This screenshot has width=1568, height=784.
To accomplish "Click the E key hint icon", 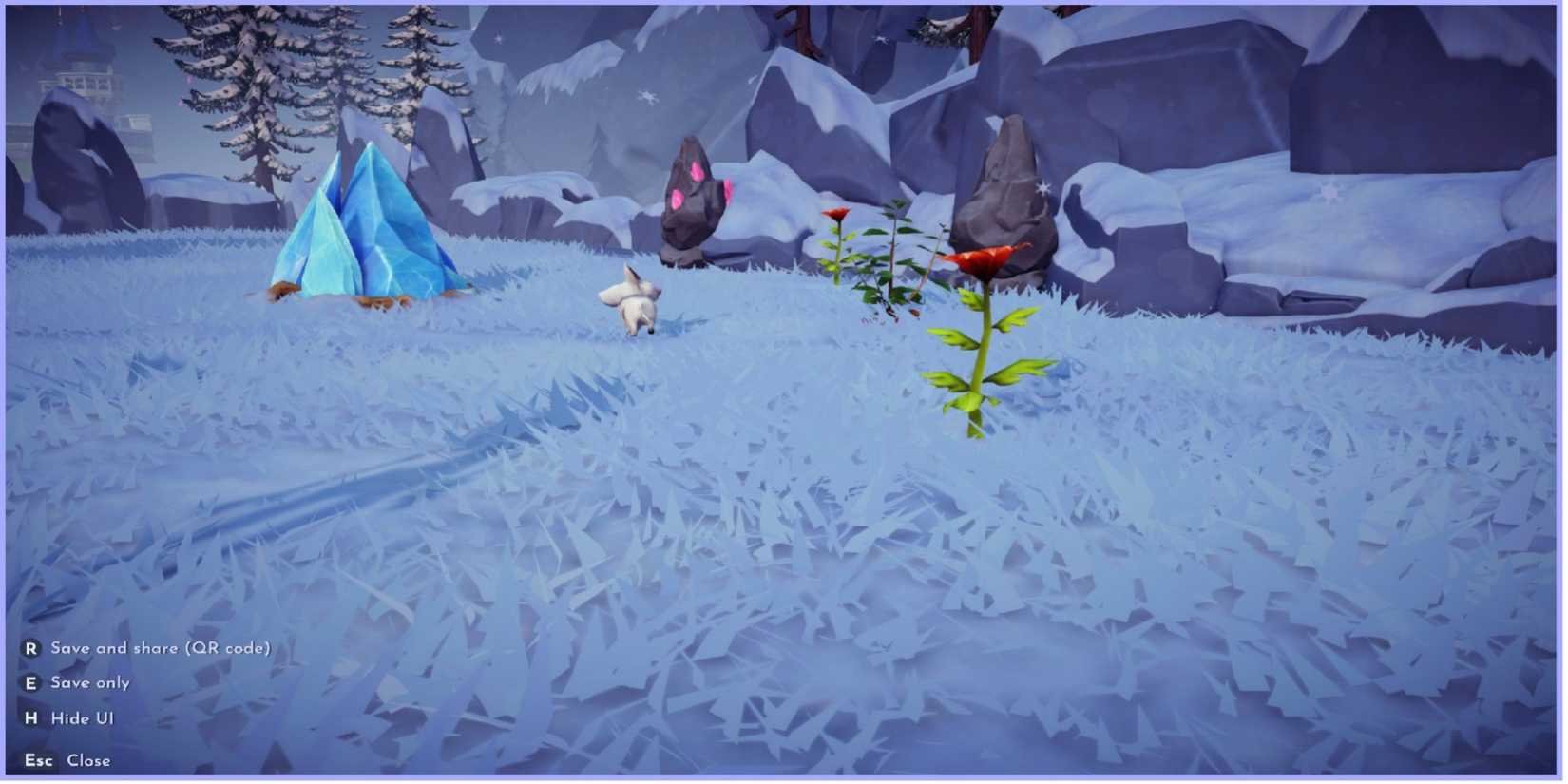I will click(x=33, y=682).
